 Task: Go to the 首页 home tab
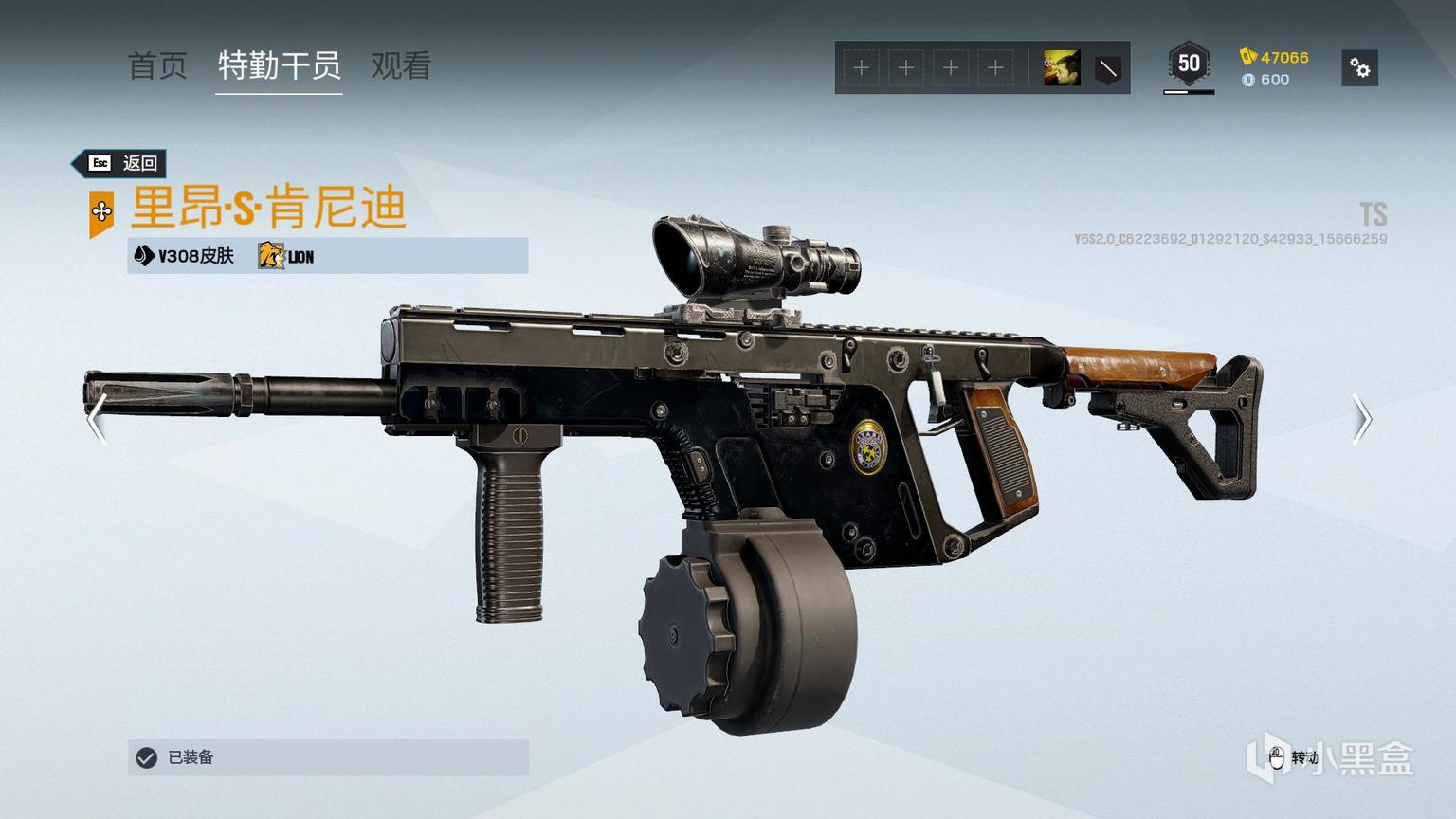click(157, 66)
